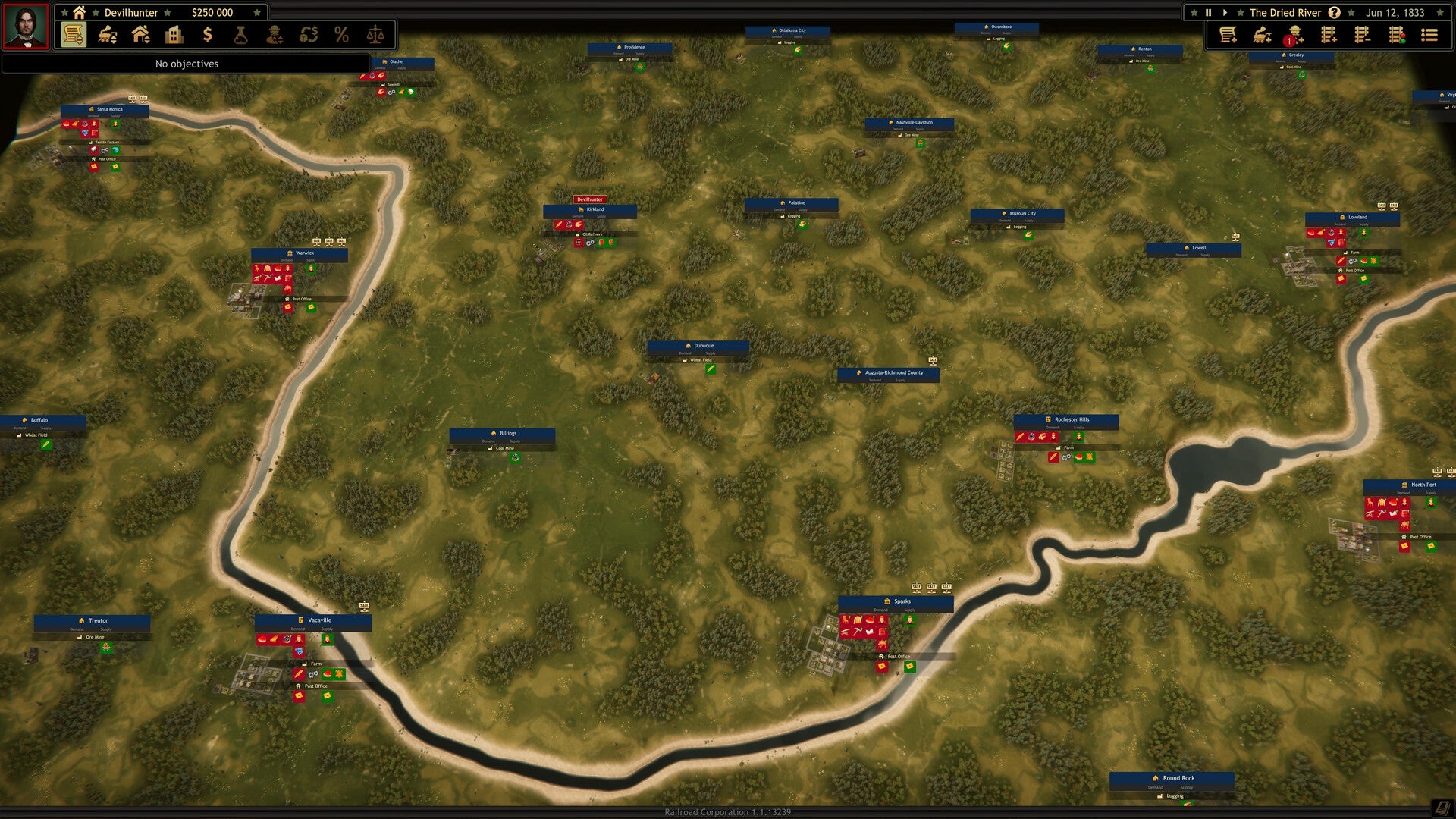Open the city buildings panel icon
This screenshot has height=819, width=1456.
point(174,35)
